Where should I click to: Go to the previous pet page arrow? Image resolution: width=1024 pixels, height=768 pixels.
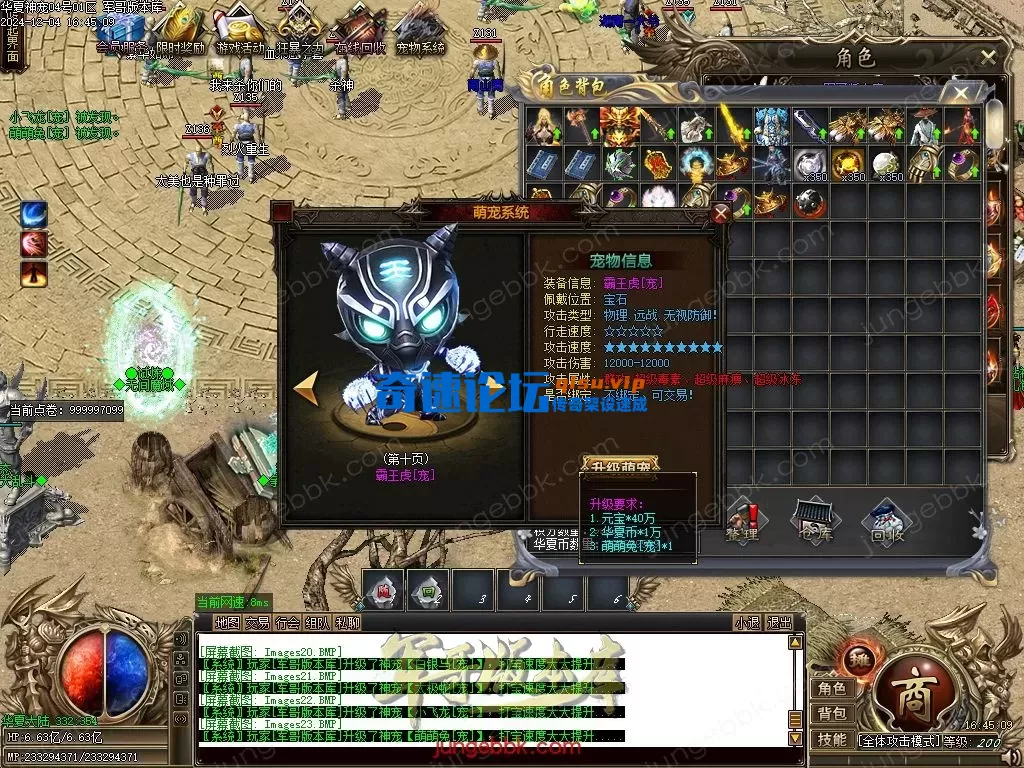pyautogui.click(x=306, y=389)
